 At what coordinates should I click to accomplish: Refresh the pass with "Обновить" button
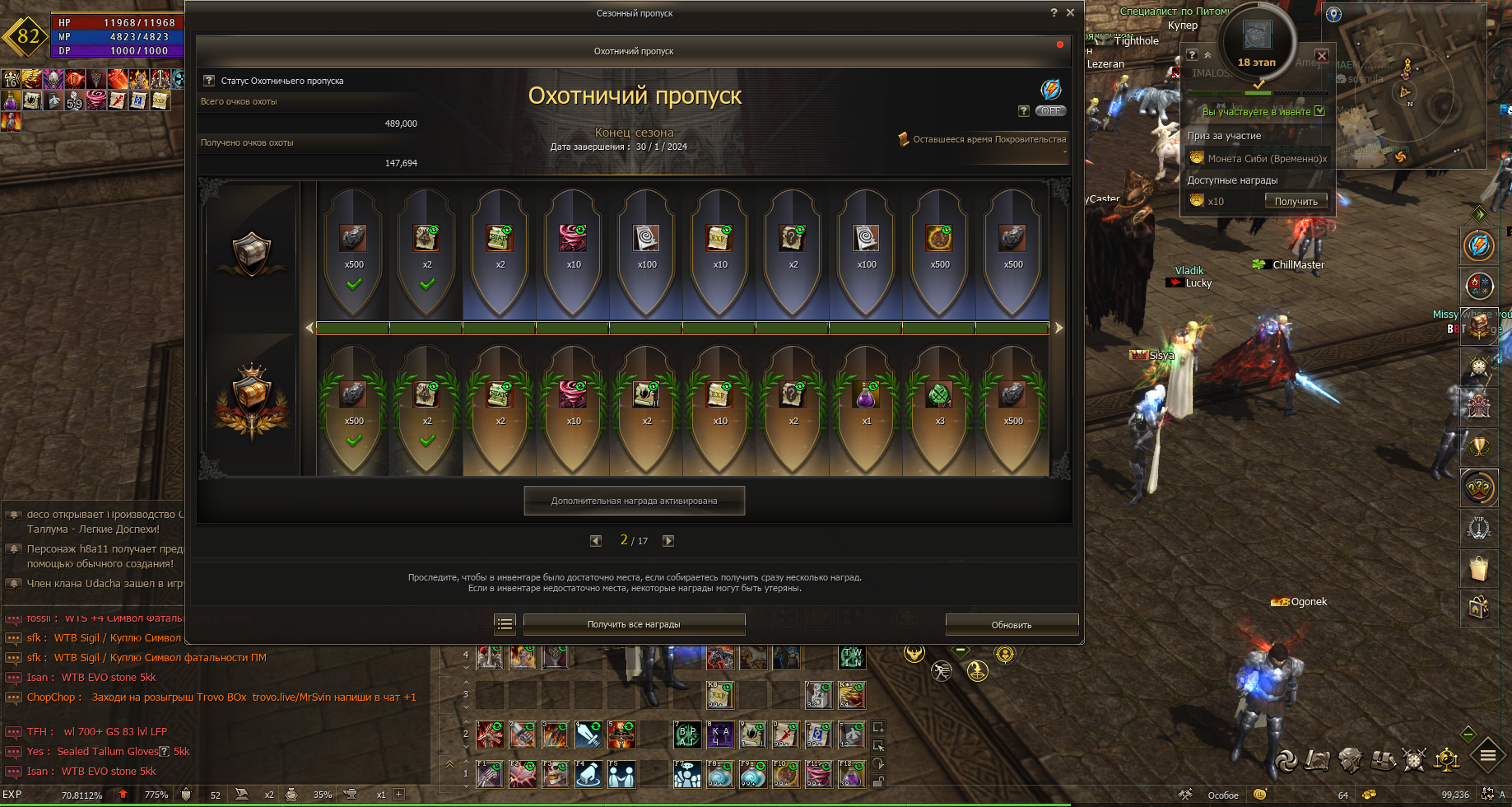click(x=1012, y=625)
